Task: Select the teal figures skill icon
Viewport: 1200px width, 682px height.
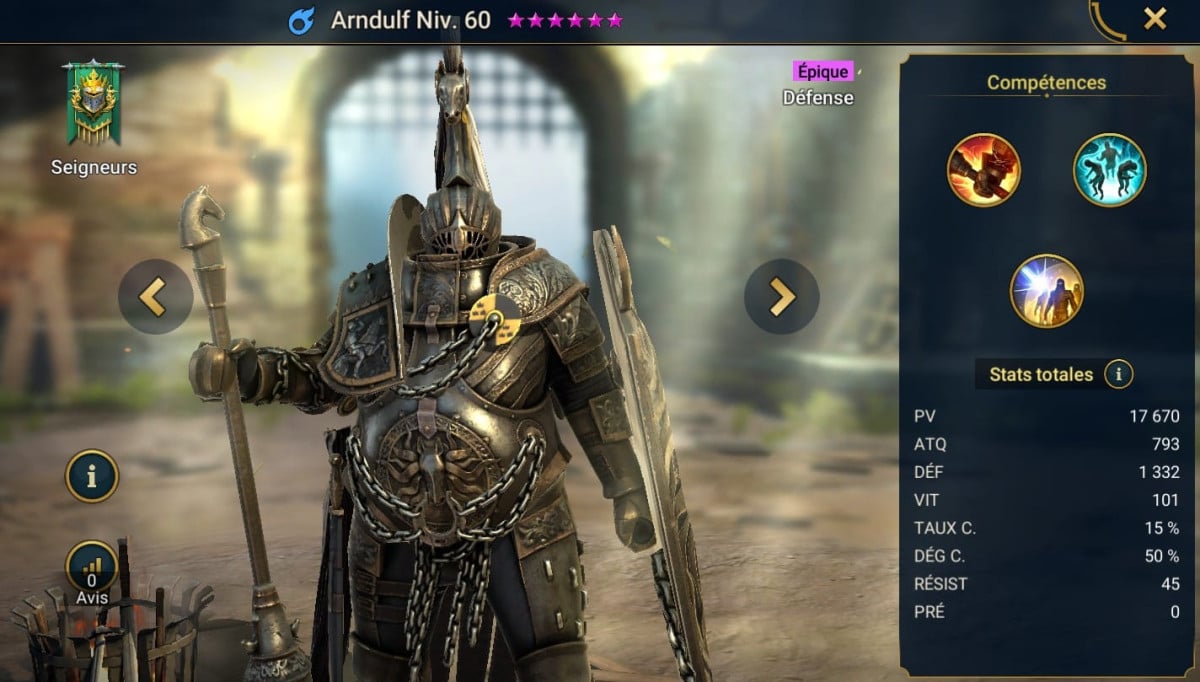Action: coord(1109,170)
